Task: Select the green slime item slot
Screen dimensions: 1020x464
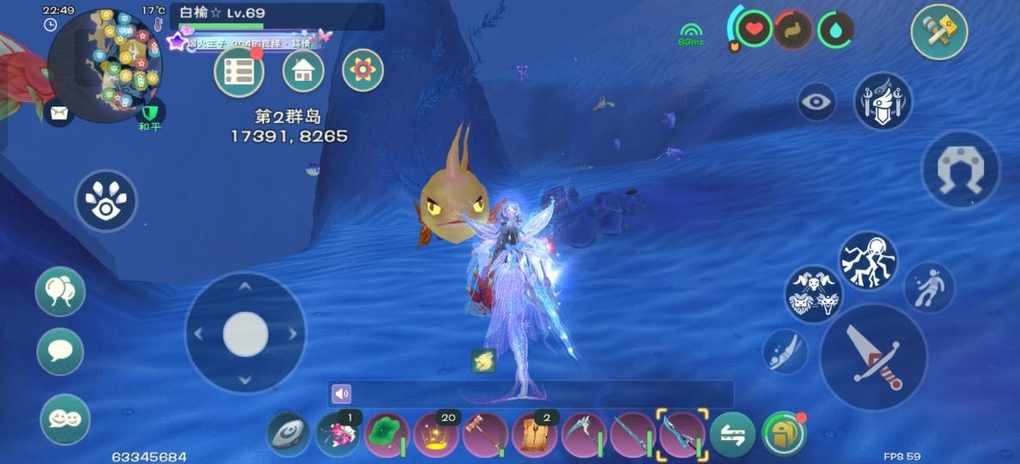Action: pos(387,435)
